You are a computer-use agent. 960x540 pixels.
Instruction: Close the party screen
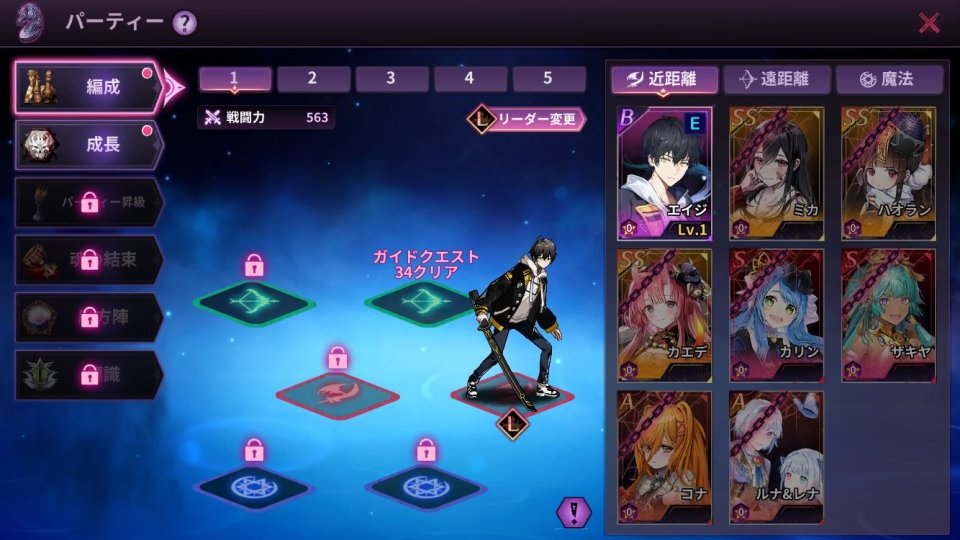click(x=929, y=22)
